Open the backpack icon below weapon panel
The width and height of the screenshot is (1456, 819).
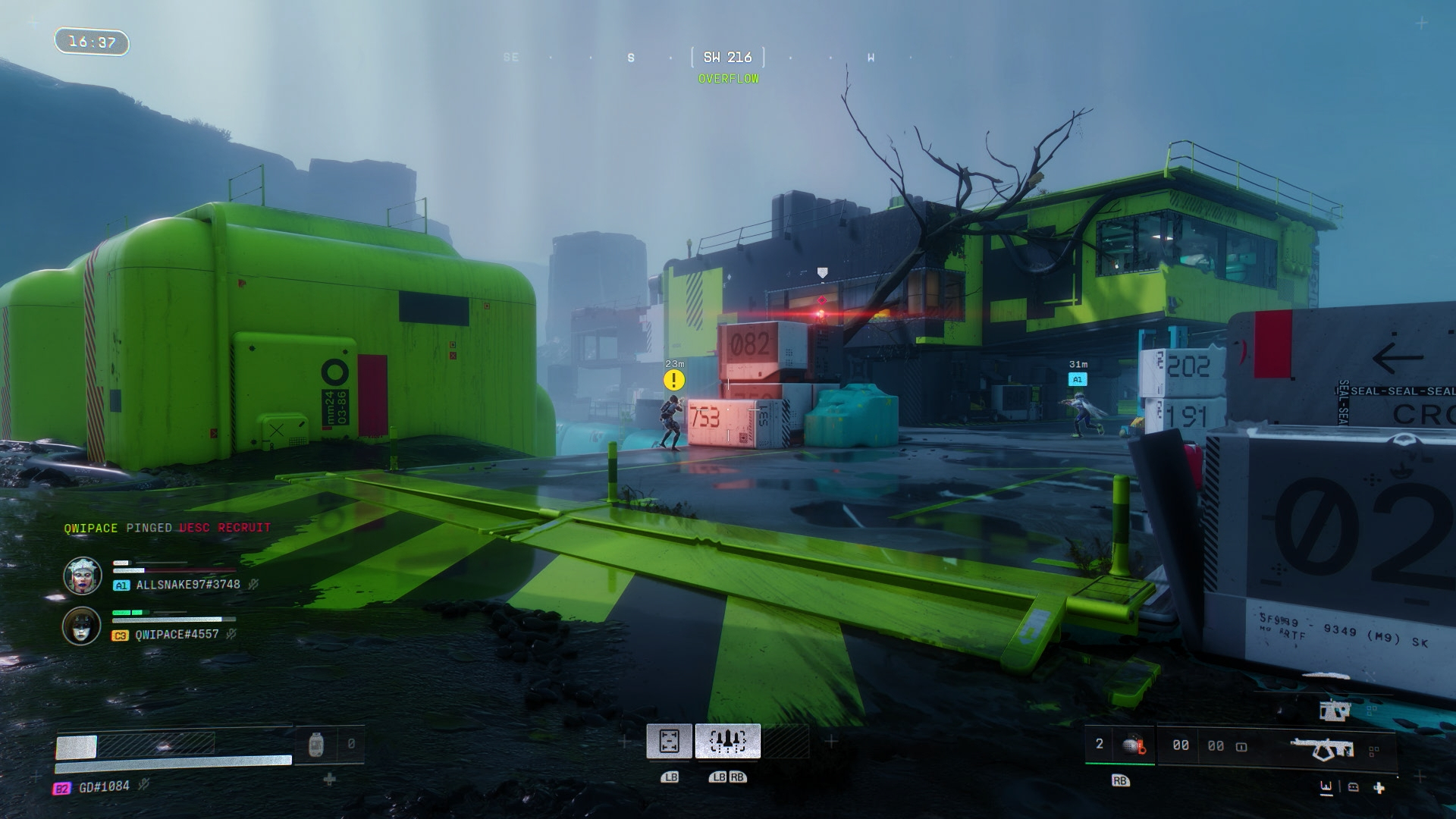(1354, 787)
